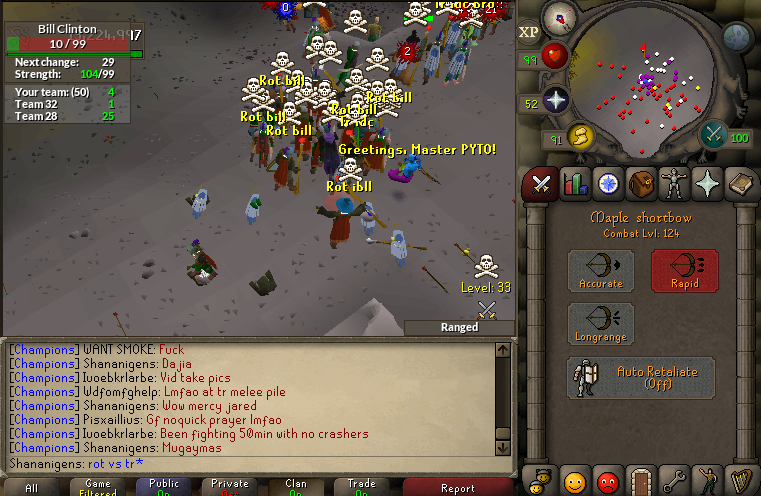The image size is (761, 496).
Task: Select the Rapid attack style
Action: click(685, 271)
